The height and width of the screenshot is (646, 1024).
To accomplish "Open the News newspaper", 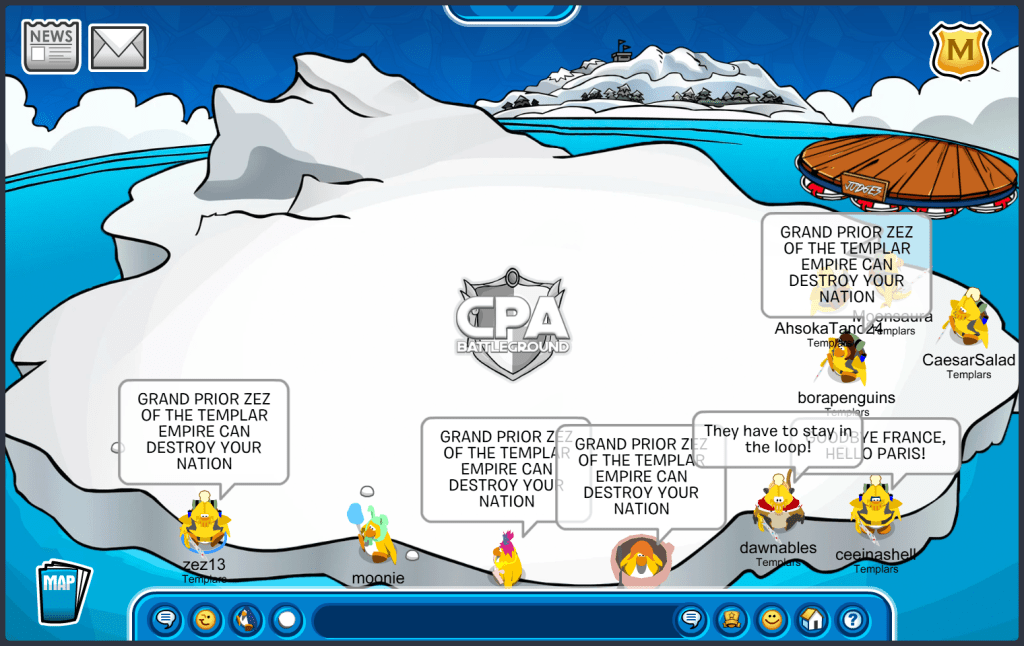I will 51,48.
